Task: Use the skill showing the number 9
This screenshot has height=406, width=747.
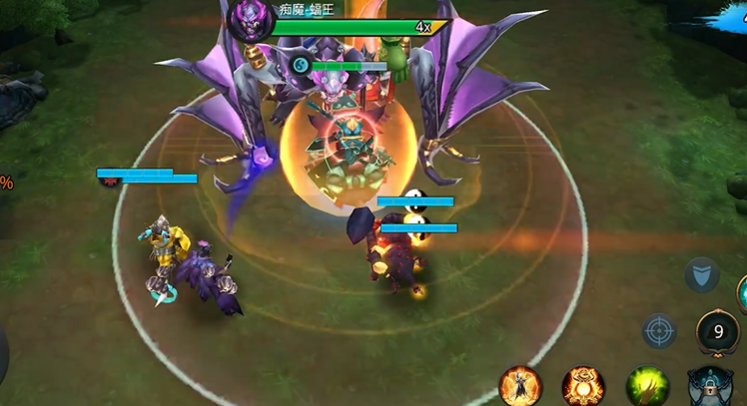Action: click(x=717, y=331)
